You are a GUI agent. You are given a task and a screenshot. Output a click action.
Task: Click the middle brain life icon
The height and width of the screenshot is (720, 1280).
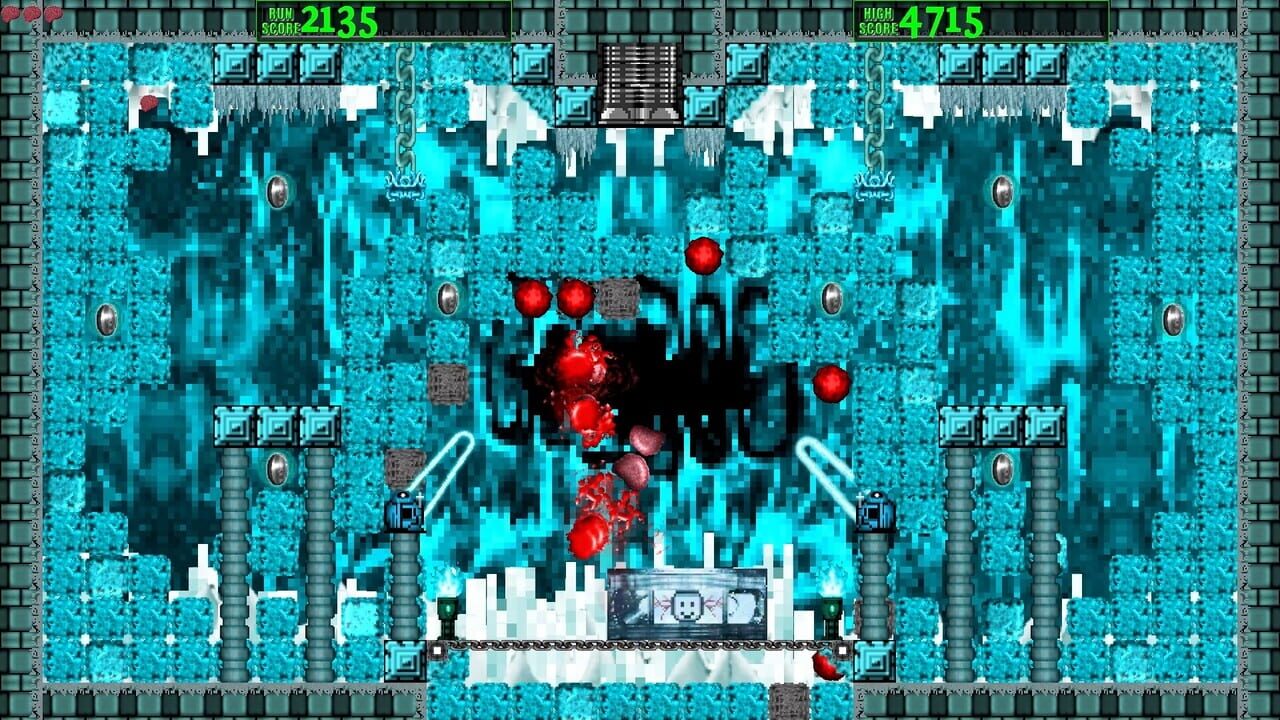coord(32,13)
